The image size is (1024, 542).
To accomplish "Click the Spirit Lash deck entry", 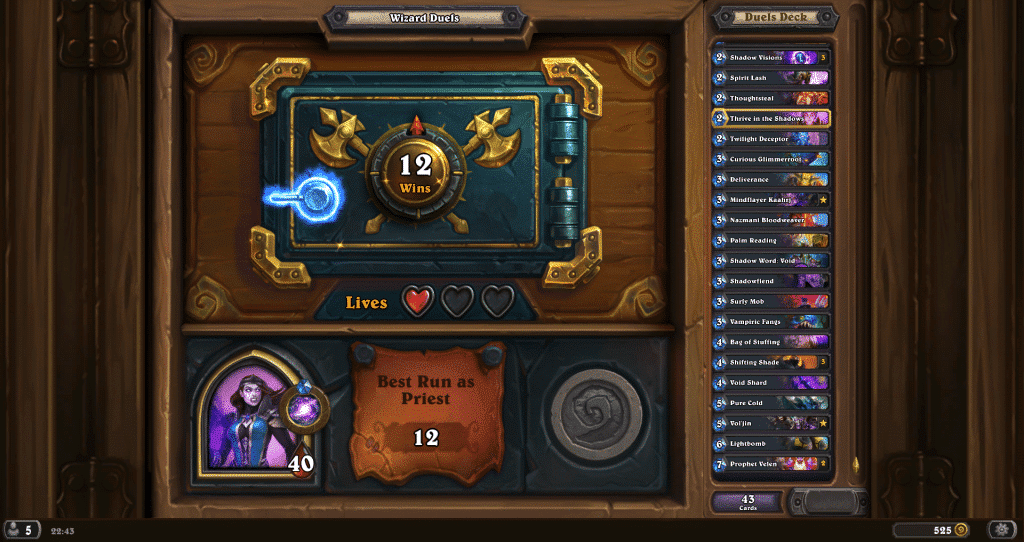I will pos(770,78).
